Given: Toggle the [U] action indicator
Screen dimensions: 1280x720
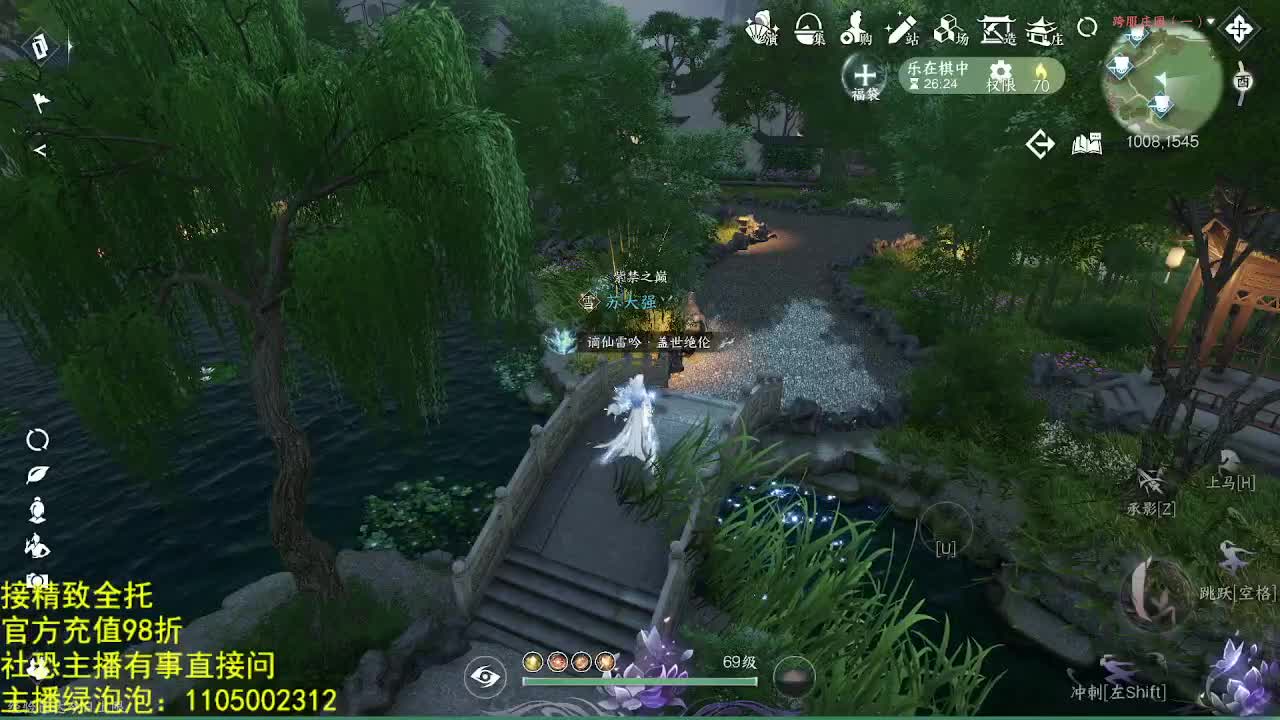Looking at the screenshot, I should [x=944, y=548].
